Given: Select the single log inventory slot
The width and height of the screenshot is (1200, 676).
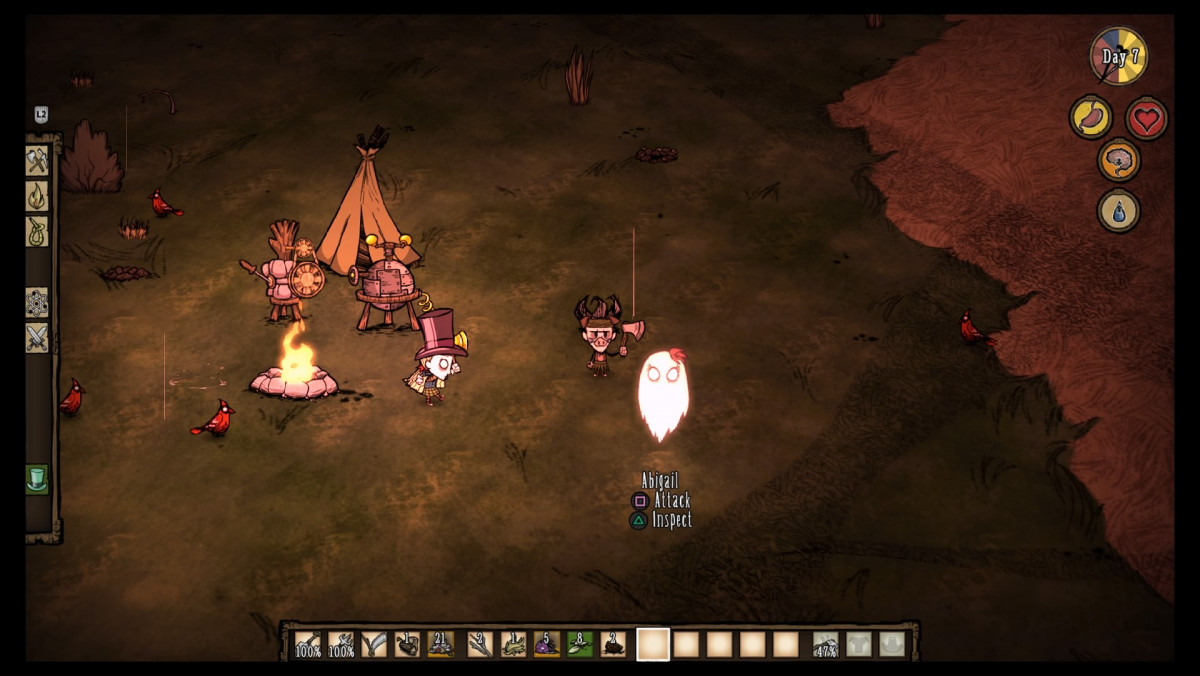Looking at the screenshot, I should pos(408,644).
